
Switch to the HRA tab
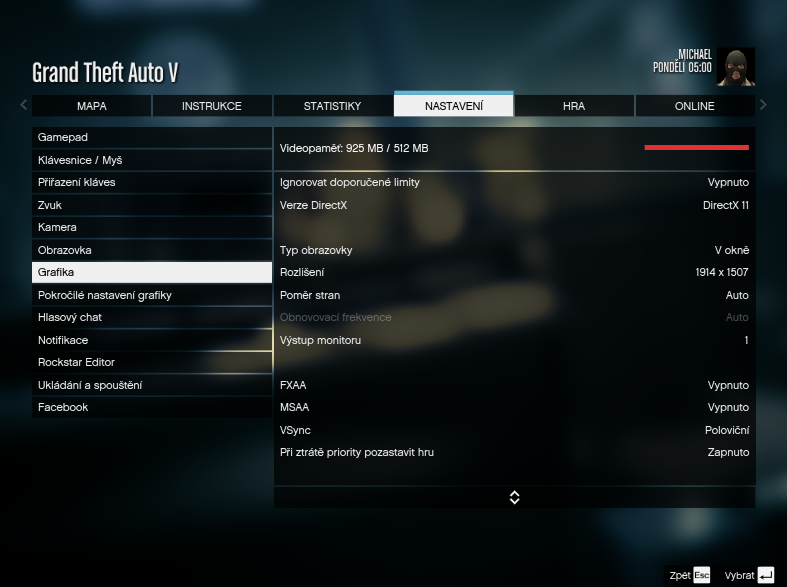coord(574,106)
